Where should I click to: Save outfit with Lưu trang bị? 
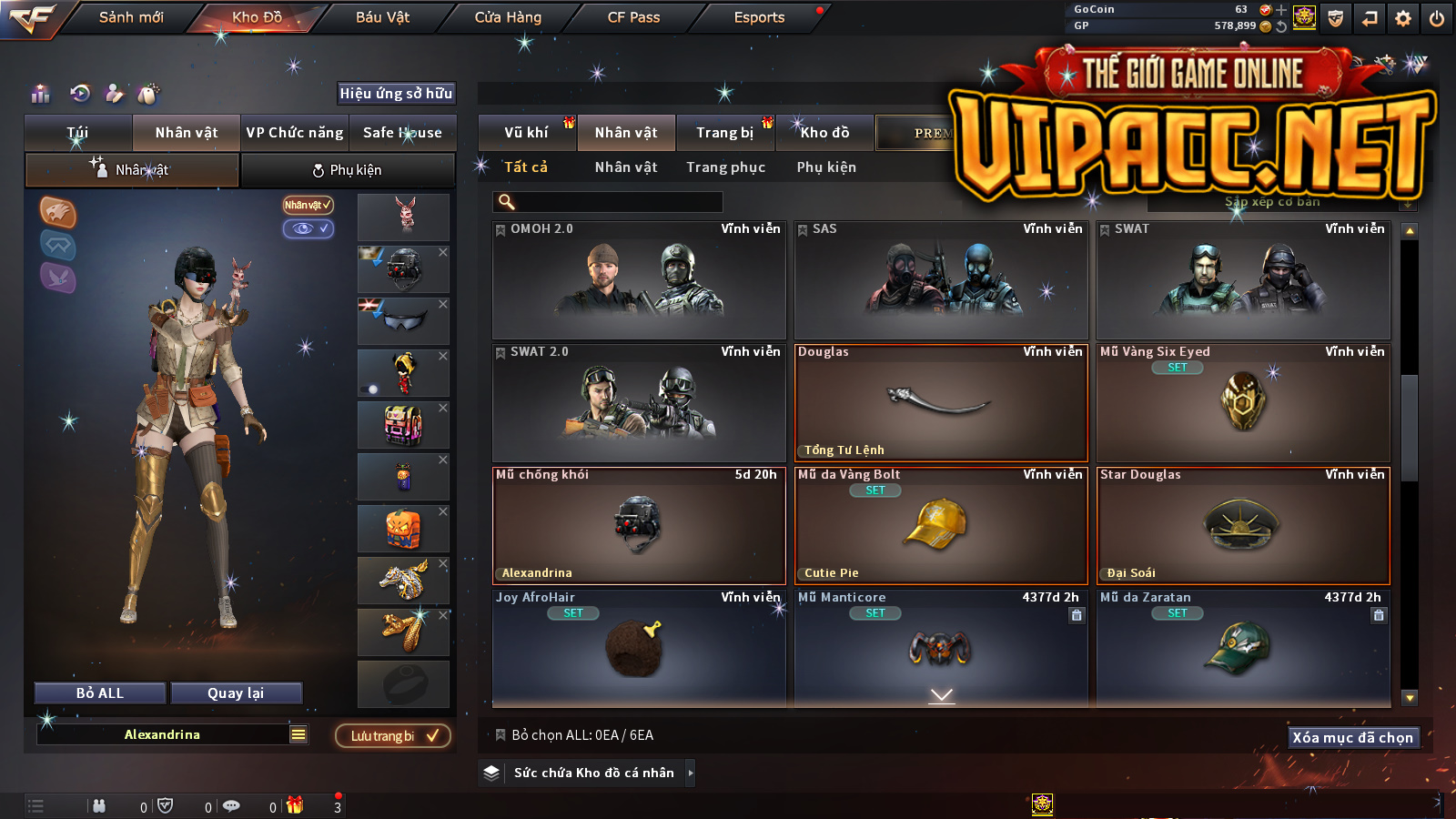393,736
